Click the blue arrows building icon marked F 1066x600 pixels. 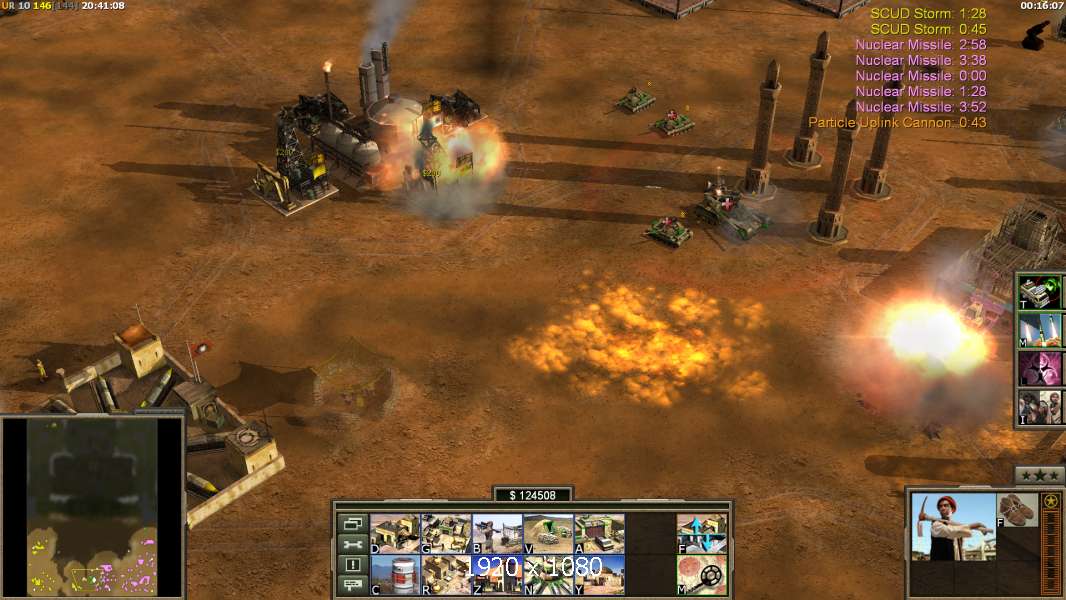[x=702, y=534]
